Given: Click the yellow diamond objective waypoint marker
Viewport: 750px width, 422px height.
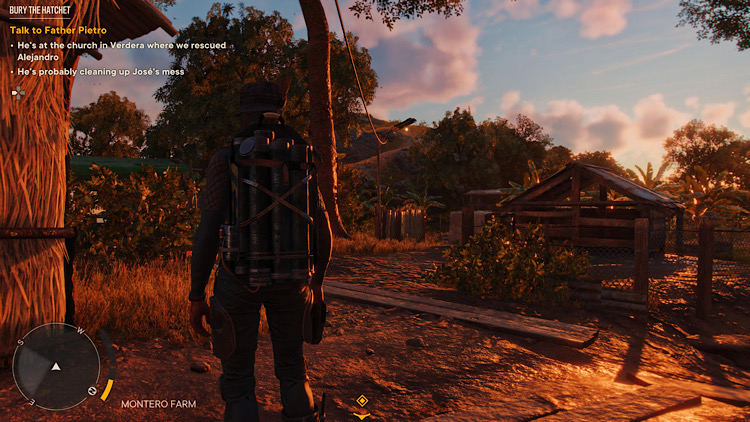Looking at the screenshot, I should tap(362, 401).
